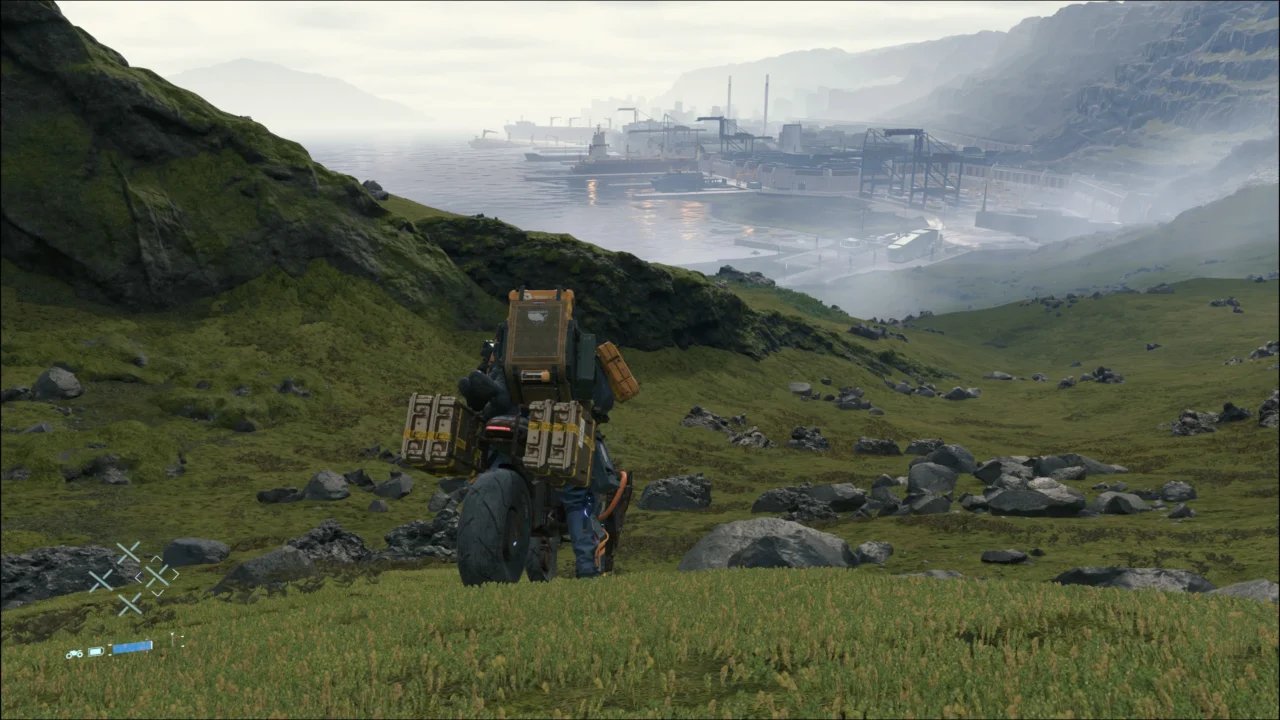Click the red tail light on the bike
The image size is (1280, 720).
500,426
